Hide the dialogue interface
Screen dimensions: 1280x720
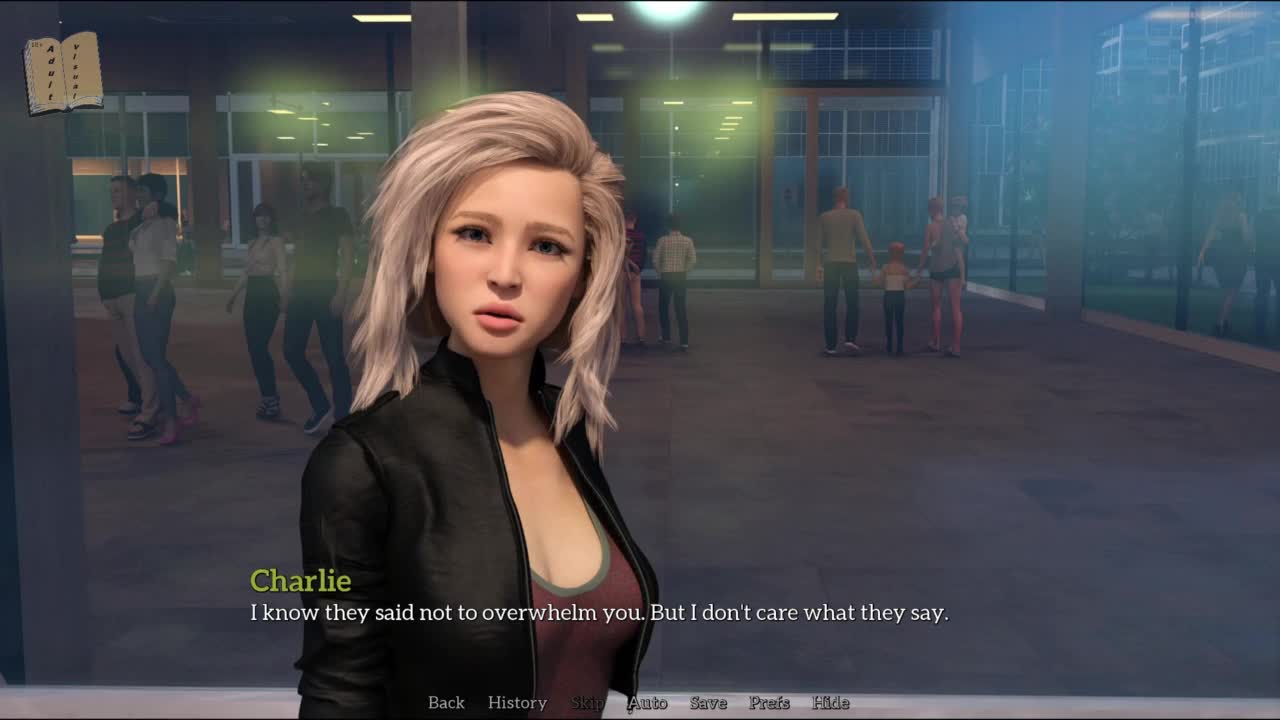pyautogui.click(x=830, y=703)
